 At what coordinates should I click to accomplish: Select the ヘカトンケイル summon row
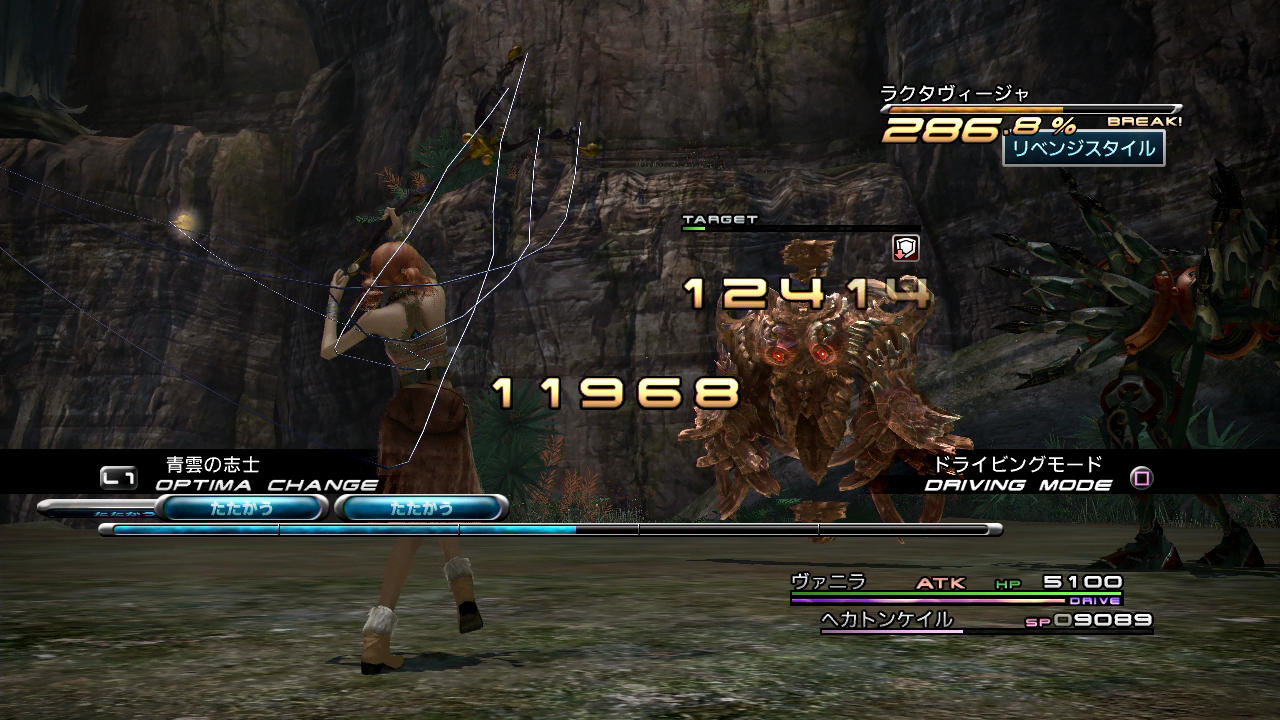coord(985,621)
